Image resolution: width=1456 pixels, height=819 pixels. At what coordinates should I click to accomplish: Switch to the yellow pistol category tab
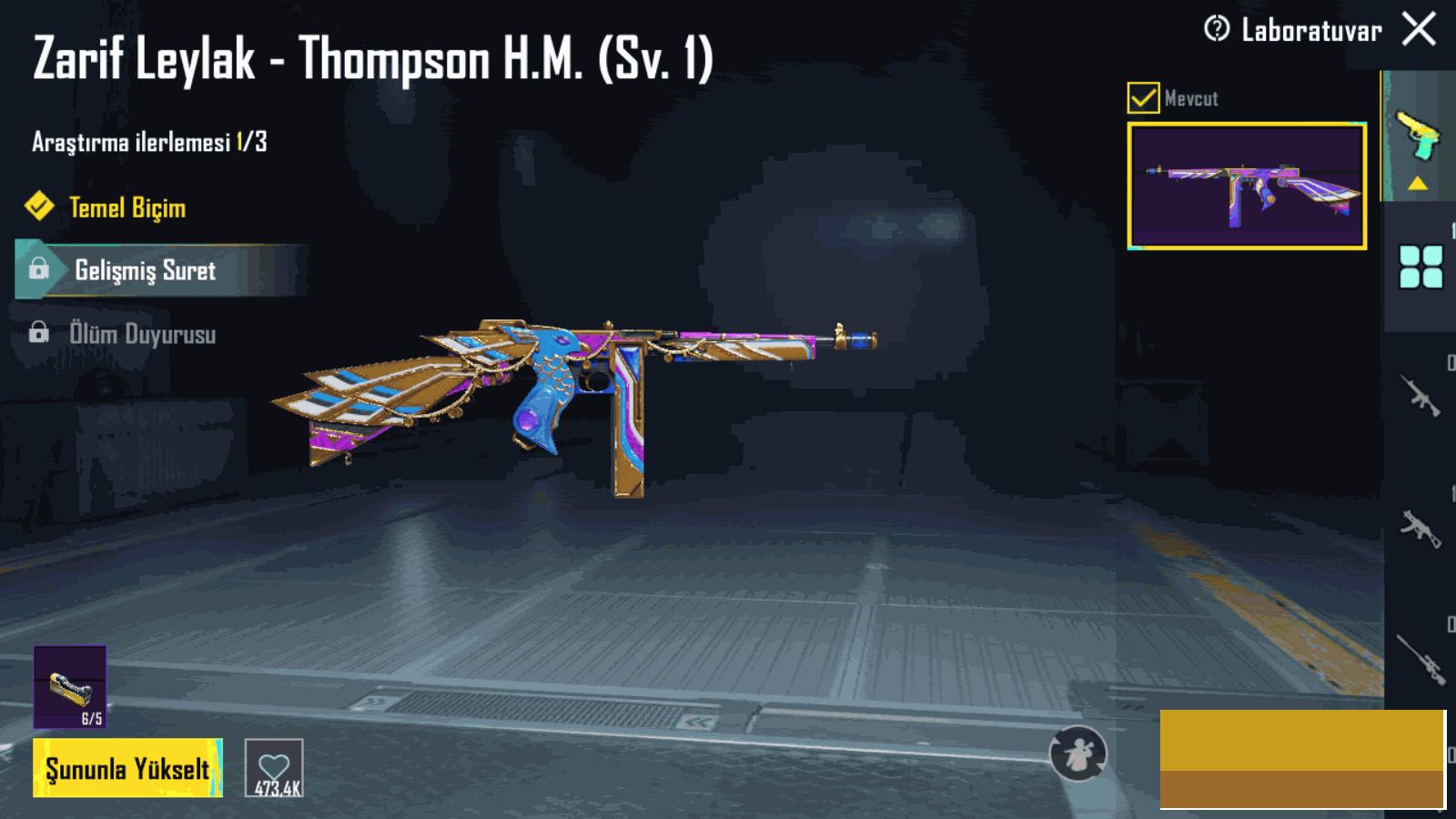coord(1418,136)
